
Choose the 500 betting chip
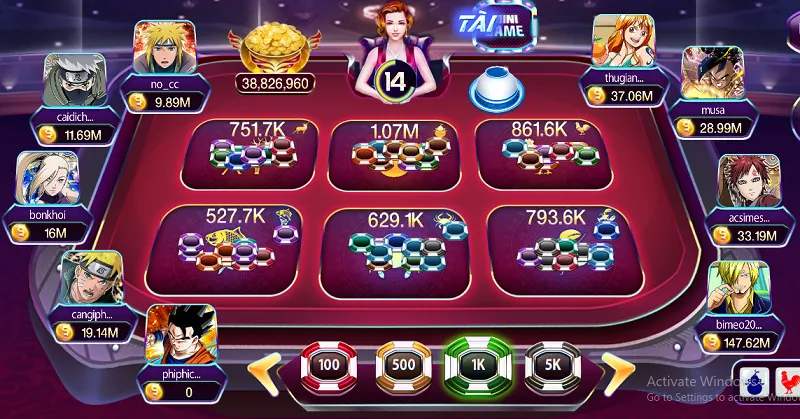pyautogui.click(x=403, y=367)
